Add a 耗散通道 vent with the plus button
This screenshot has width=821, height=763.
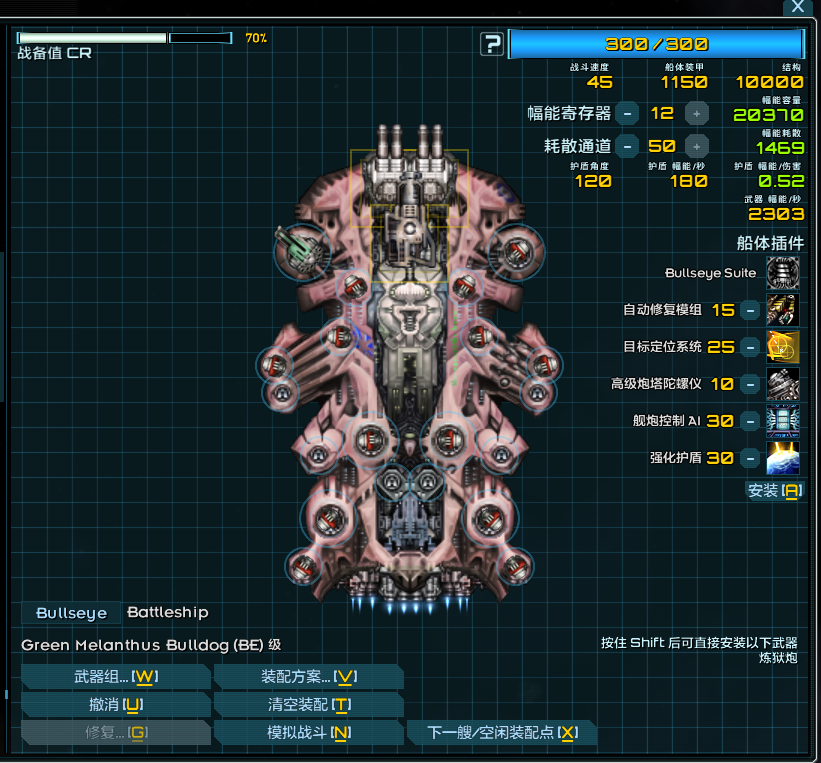click(697, 146)
